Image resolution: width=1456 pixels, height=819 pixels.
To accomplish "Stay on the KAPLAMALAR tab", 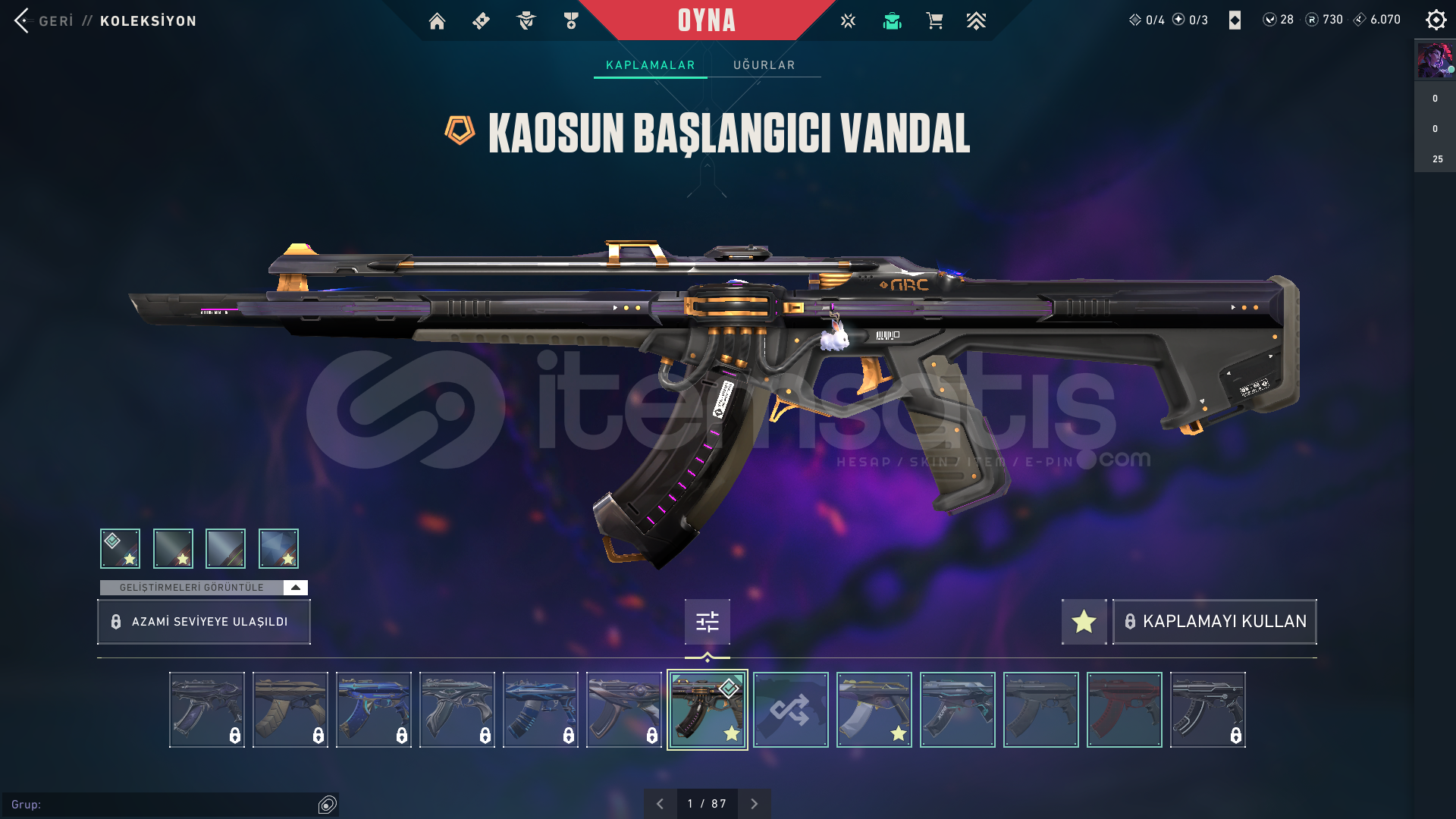I will point(649,65).
